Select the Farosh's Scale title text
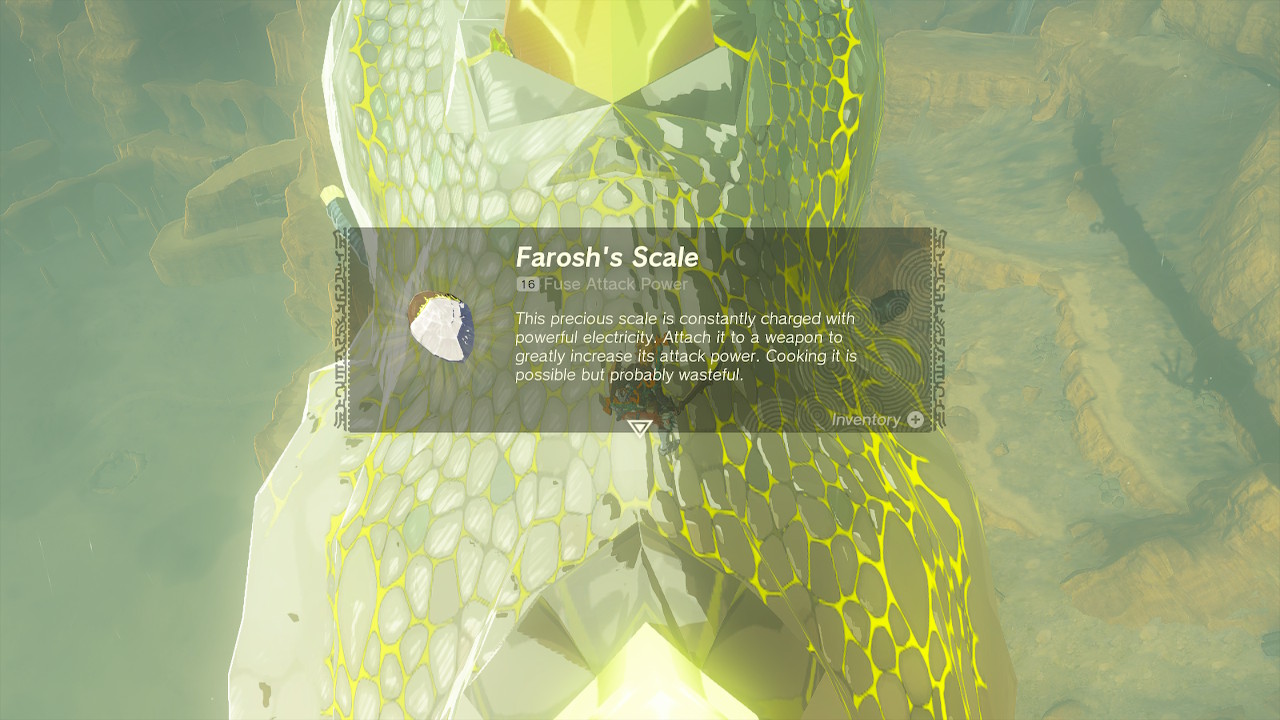 tap(605, 256)
